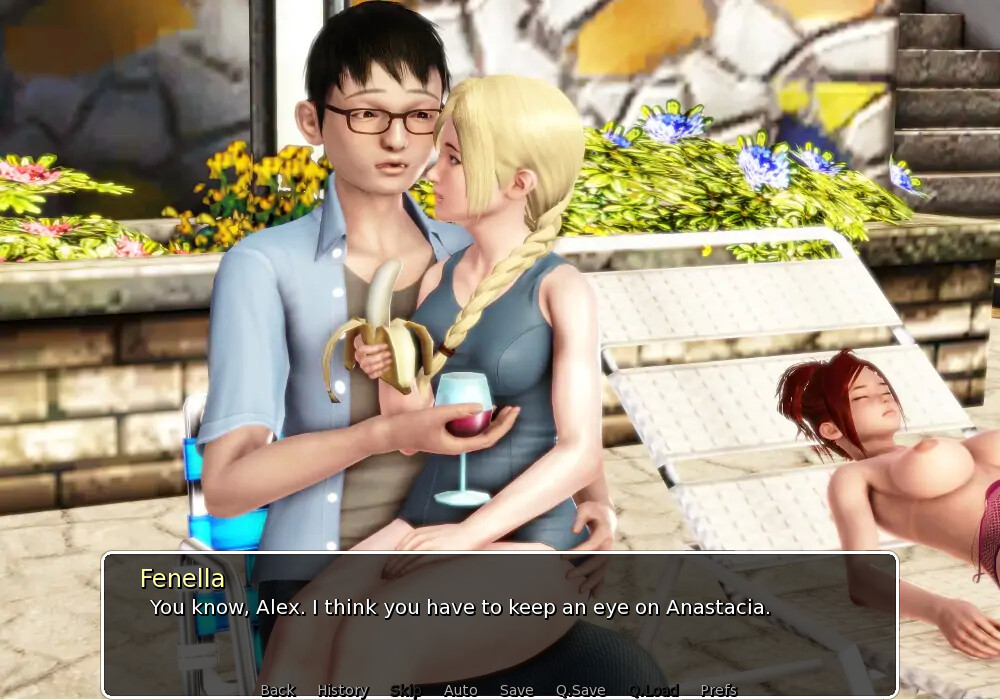
Task: Turn on Auto-advance dialogue
Action: (460, 690)
